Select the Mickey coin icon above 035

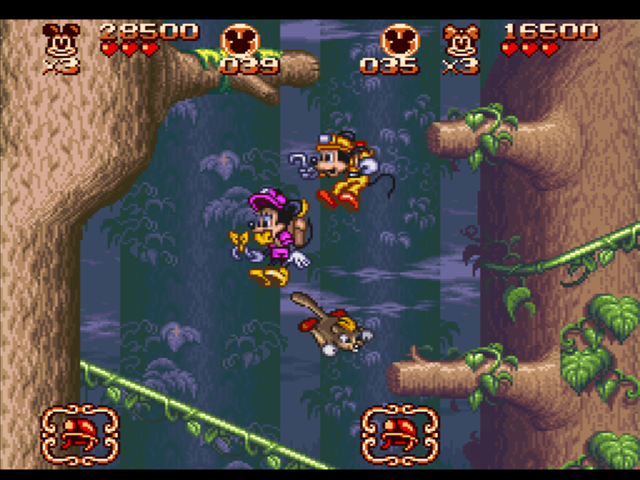click(x=400, y=39)
